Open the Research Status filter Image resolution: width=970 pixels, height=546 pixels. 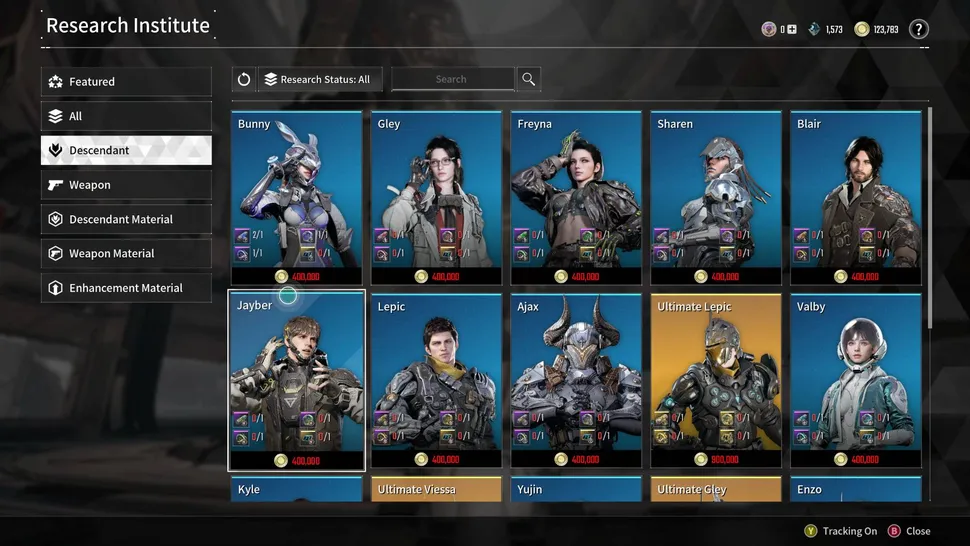[x=321, y=80]
